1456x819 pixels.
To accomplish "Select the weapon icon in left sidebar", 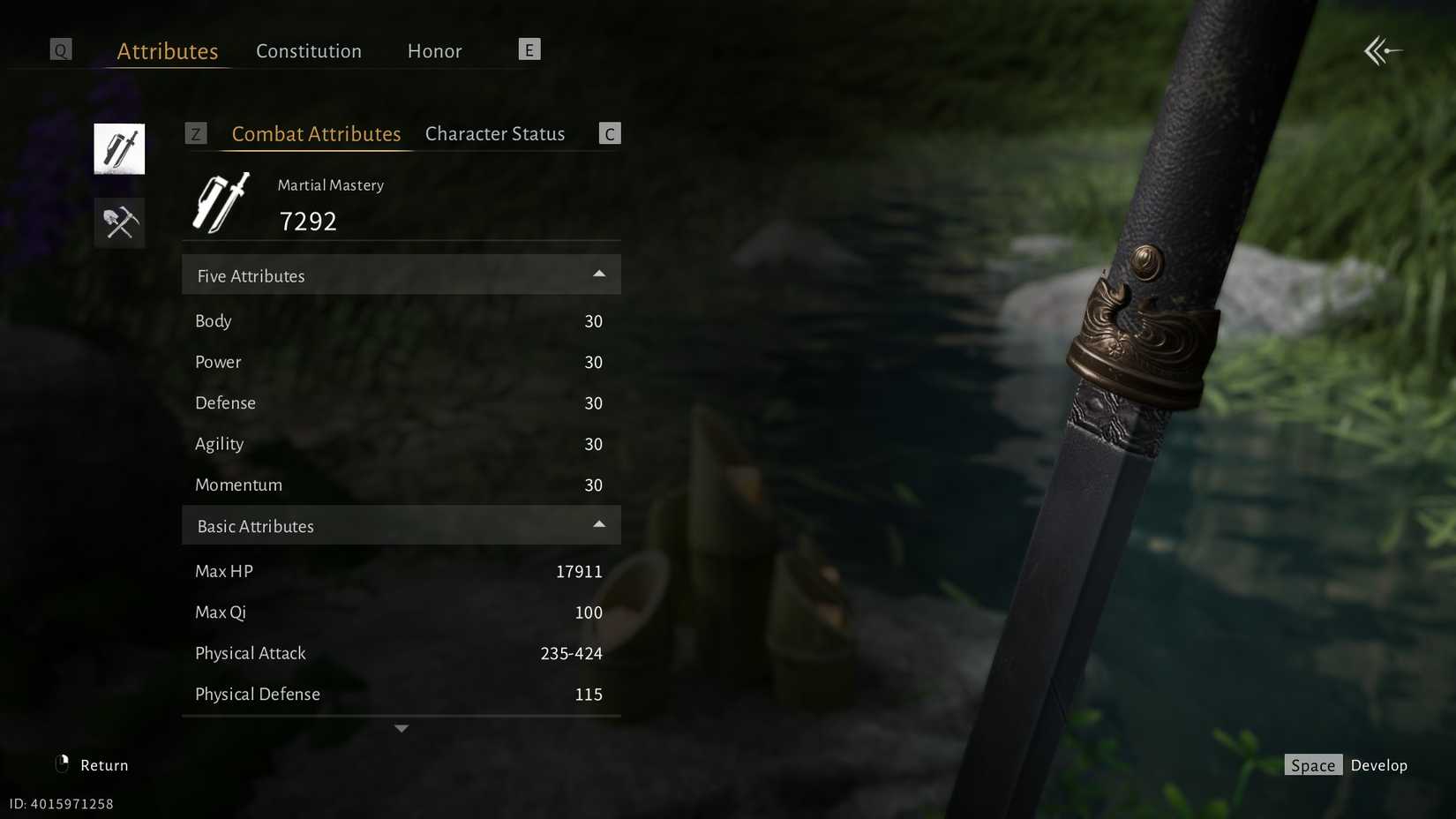I will pos(119,148).
